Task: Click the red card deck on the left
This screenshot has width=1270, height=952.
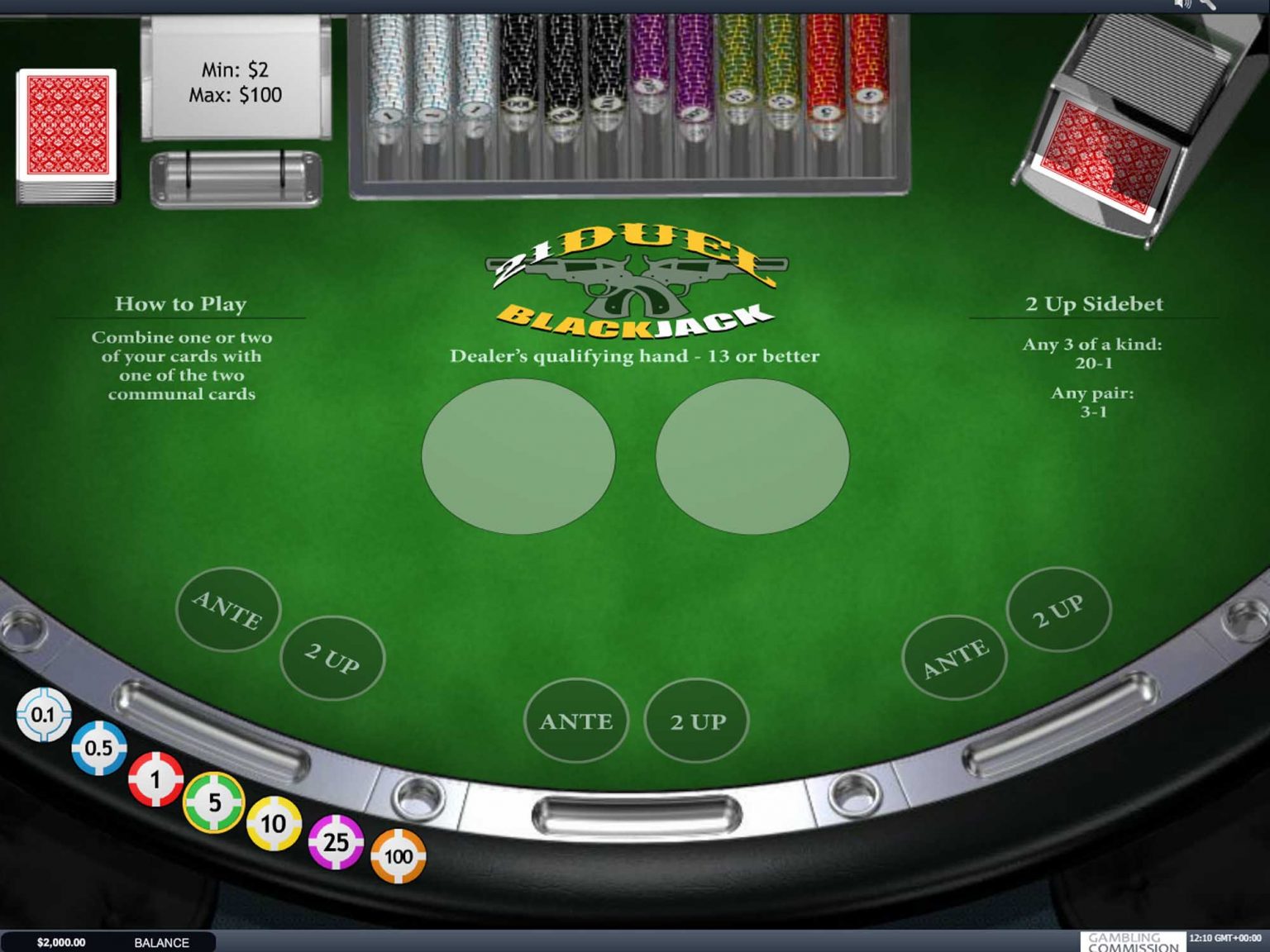Action: coord(66,132)
